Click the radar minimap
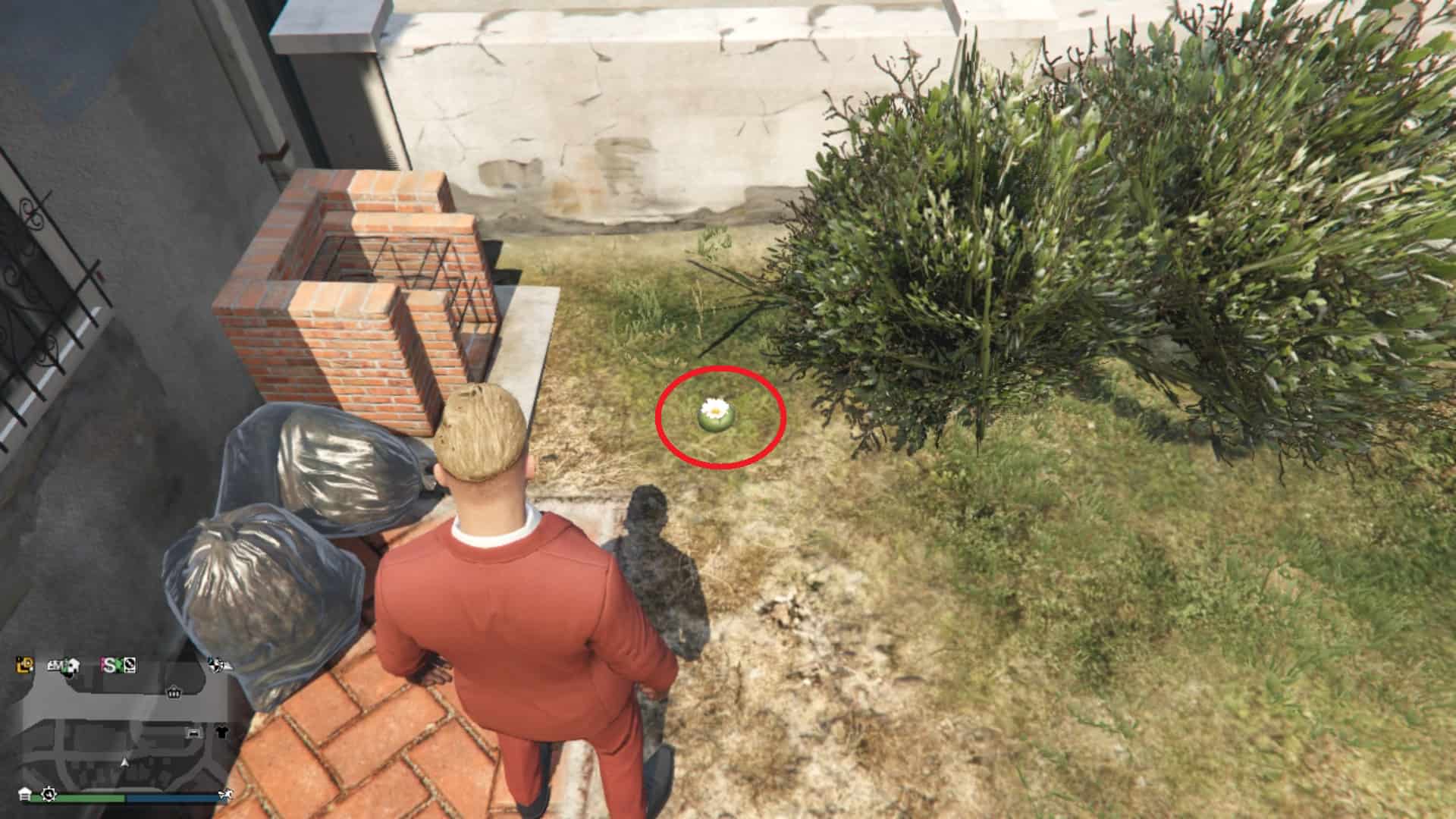The image size is (1456, 819). click(125, 728)
